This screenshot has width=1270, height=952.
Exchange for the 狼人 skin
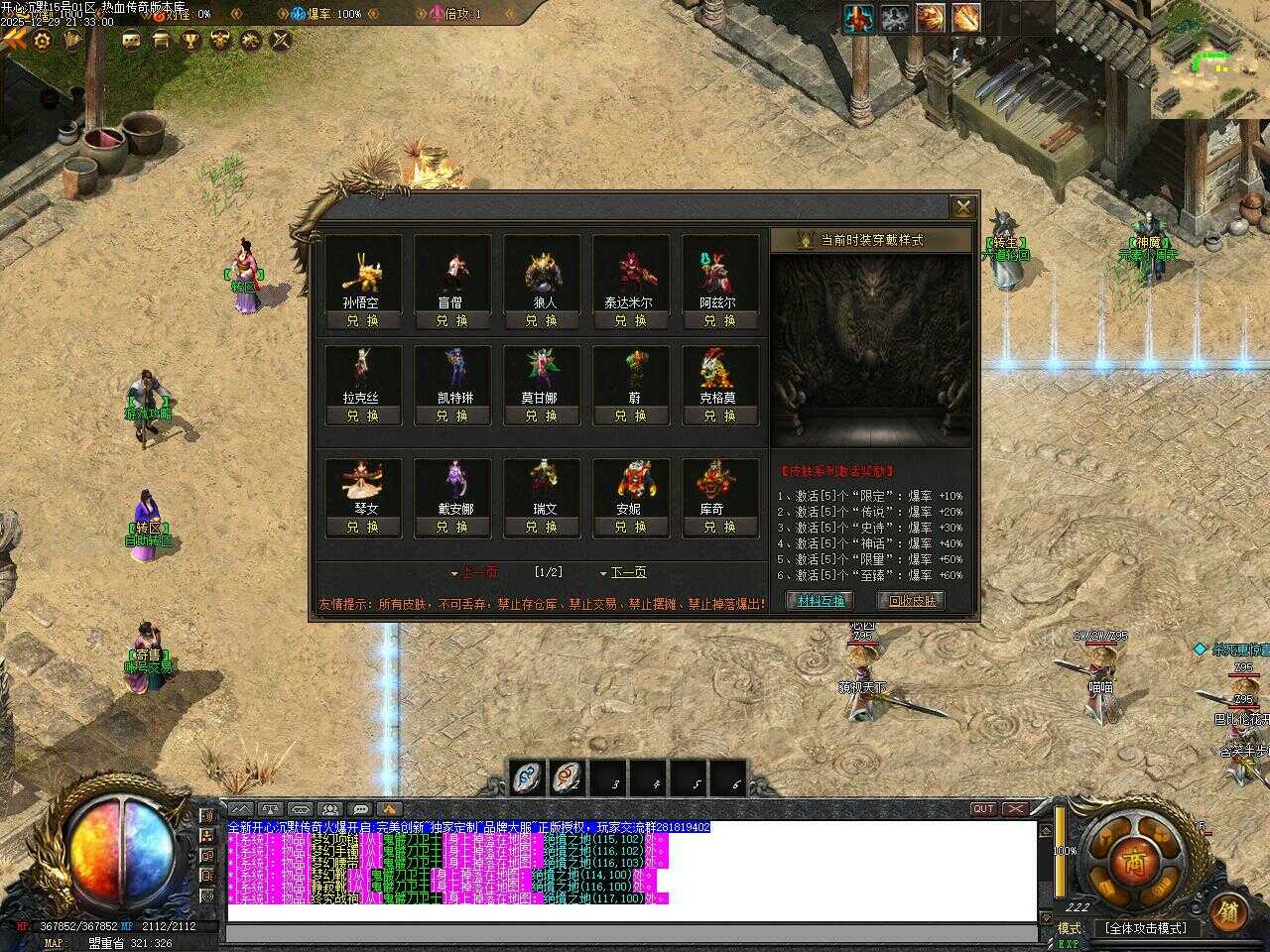coord(541,320)
